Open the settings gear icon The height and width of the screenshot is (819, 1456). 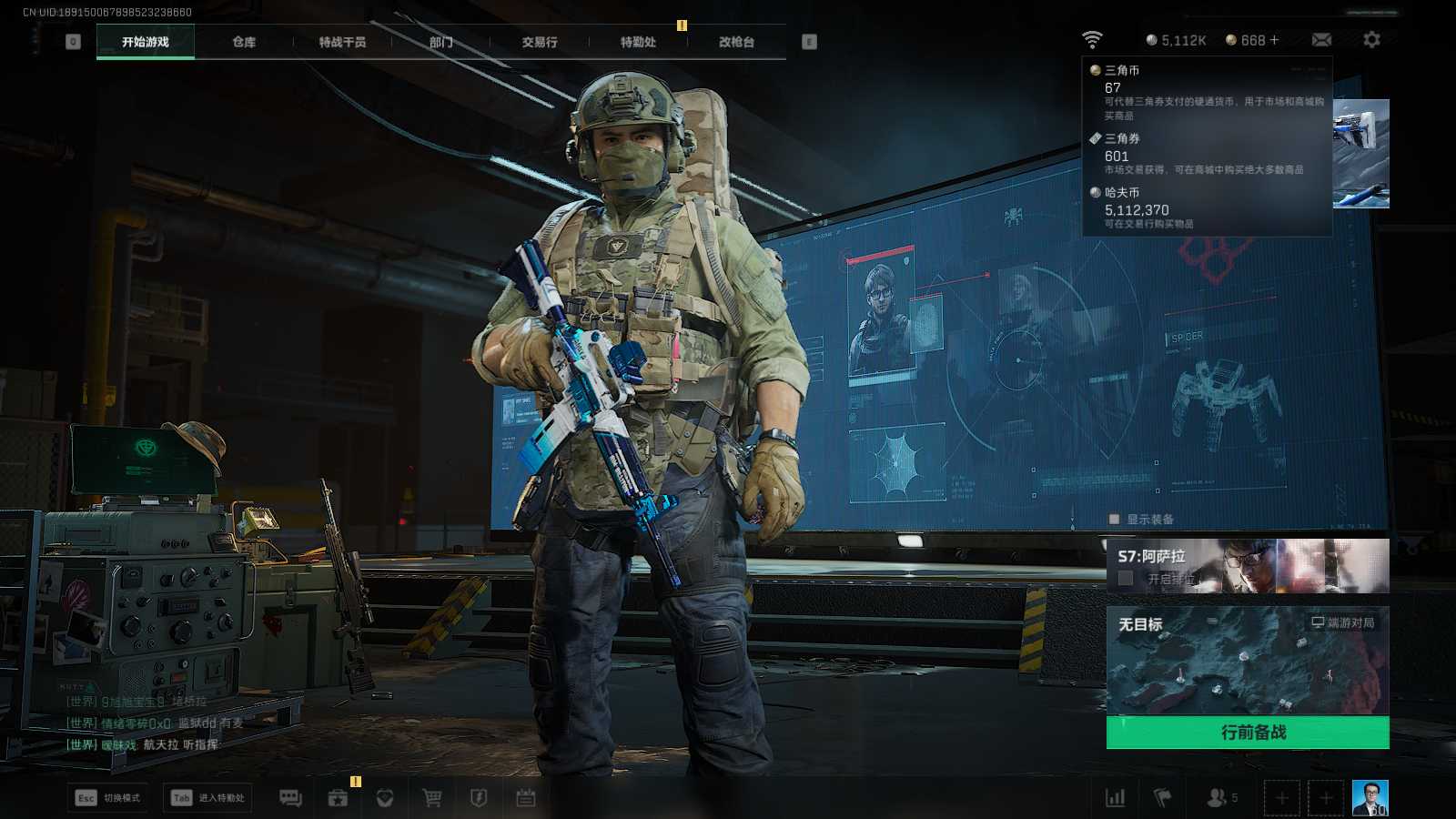click(x=1371, y=40)
